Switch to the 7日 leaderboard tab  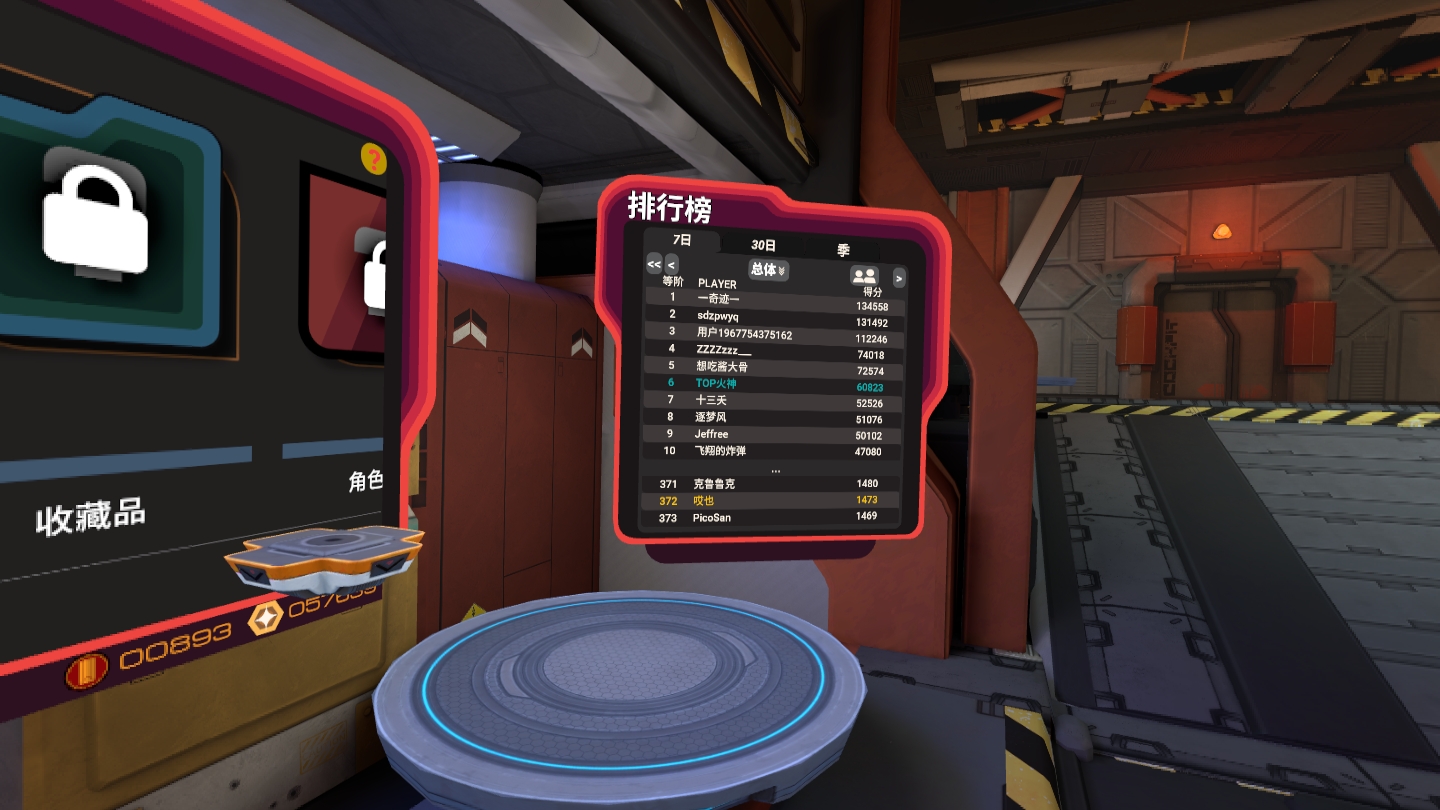click(x=682, y=240)
